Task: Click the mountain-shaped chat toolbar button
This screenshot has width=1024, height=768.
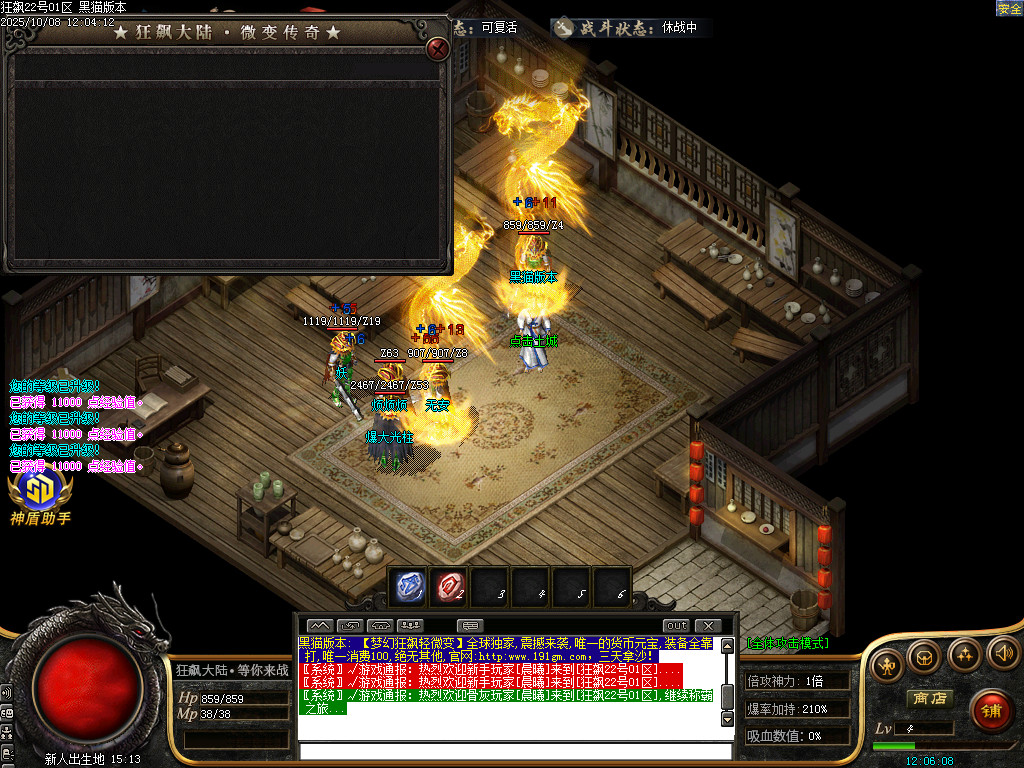Action: [319, 626]
